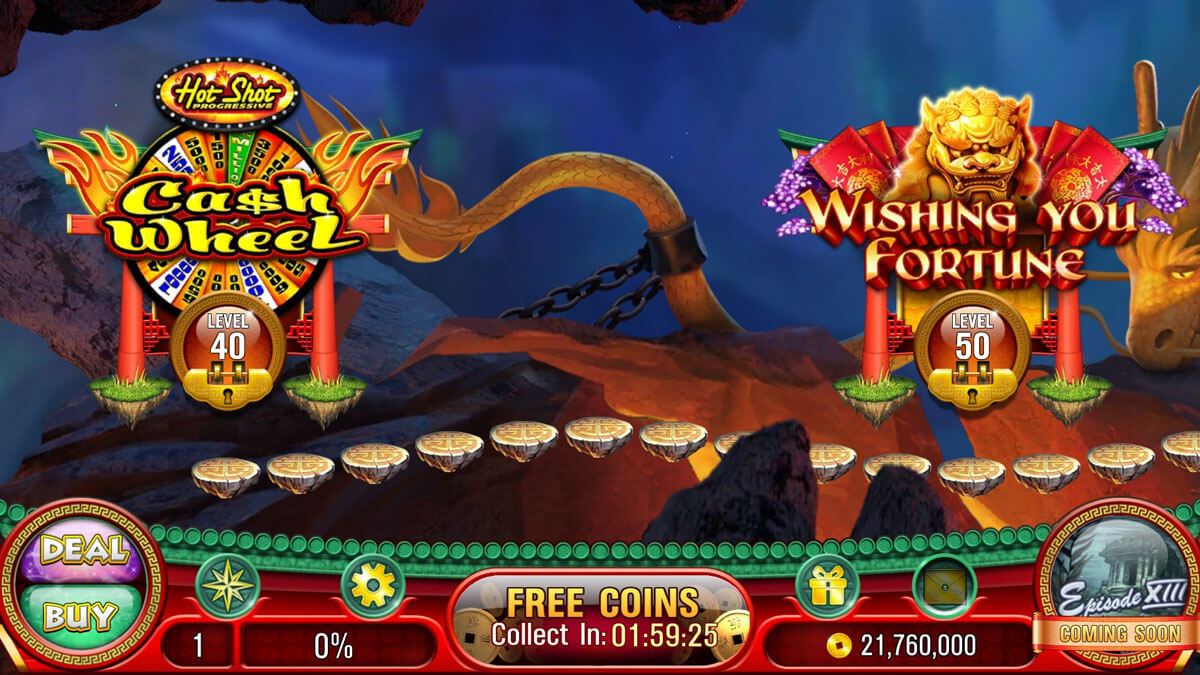
Task: Select the Episode XIII coming soon badge
Action: 1122,590
